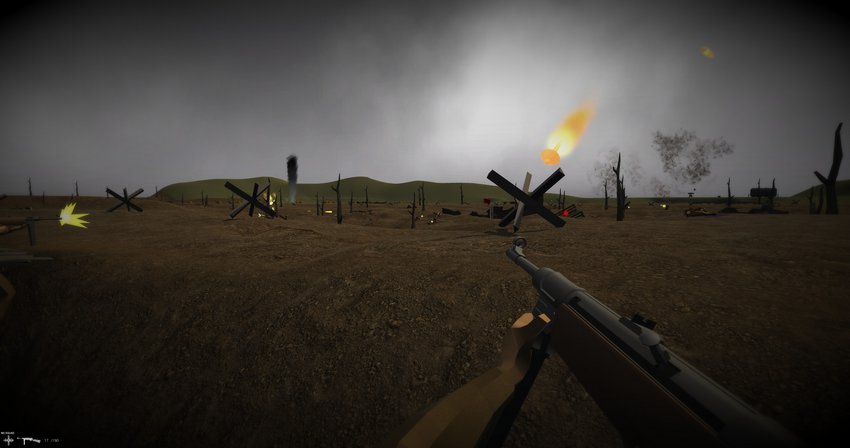Click the crosshair-shaped icon beside the weapon
The image size is (850, 448).
point(9,440)
